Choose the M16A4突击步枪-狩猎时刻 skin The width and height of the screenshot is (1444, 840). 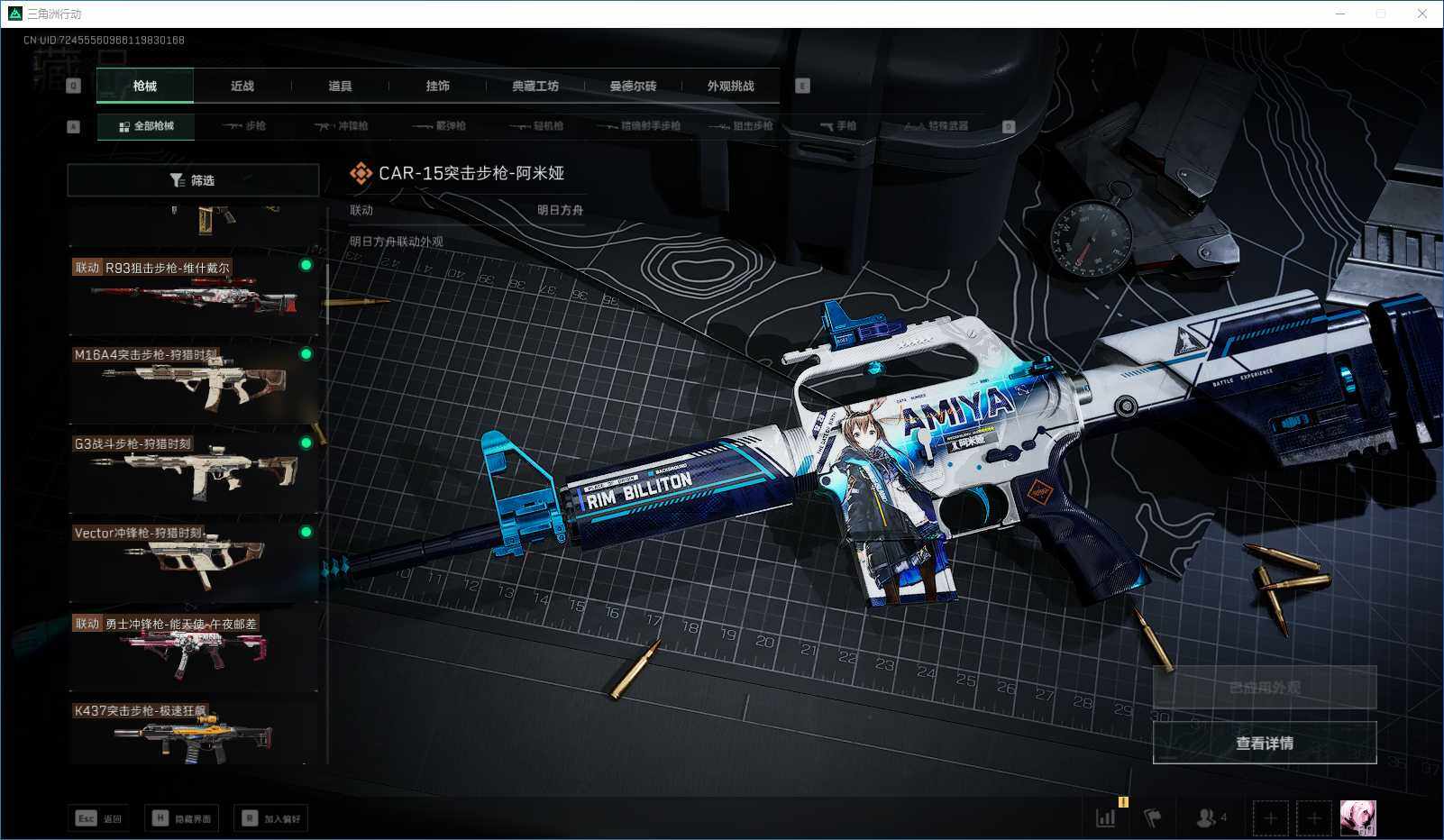pyautogui.click(x=193, y=382)
